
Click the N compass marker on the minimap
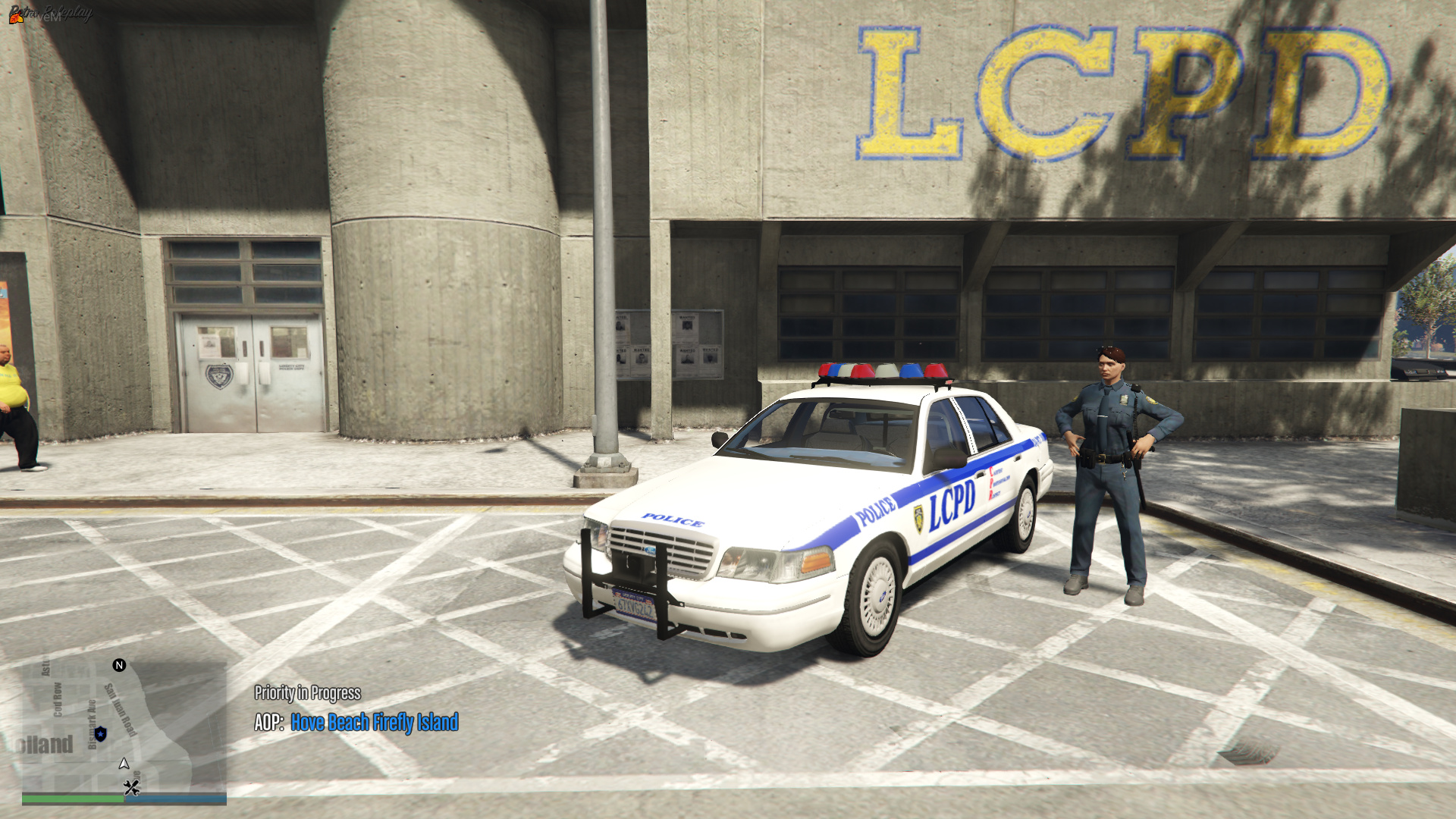pyautogui.click(x=119, y=665)
